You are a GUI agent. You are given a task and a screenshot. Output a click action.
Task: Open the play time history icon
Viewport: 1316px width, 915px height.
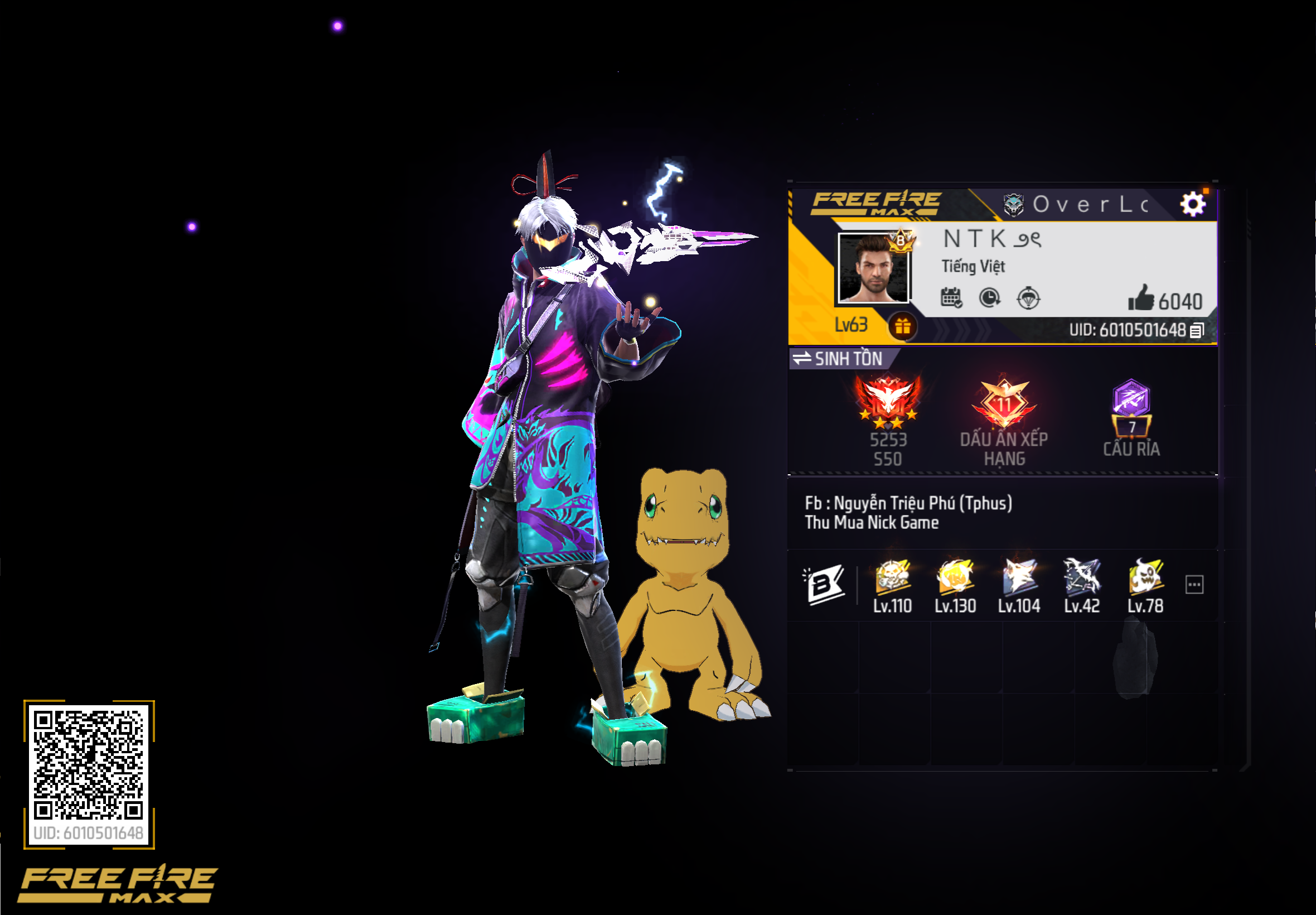[989, 297]
